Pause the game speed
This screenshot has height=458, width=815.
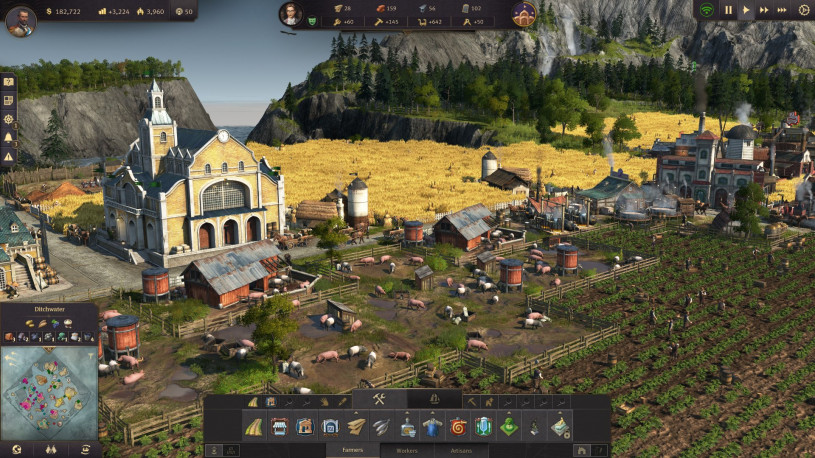coord(728,10)
